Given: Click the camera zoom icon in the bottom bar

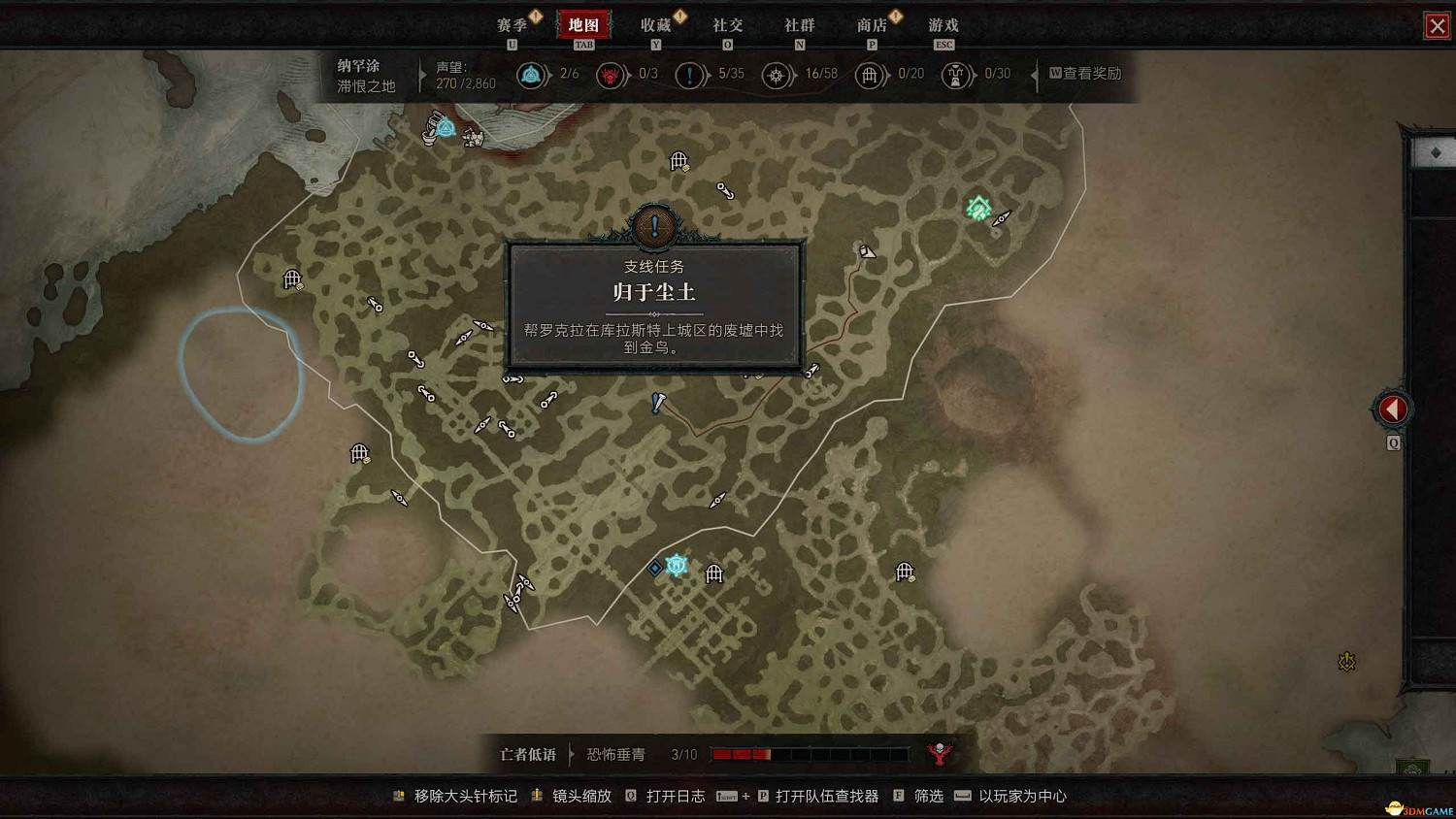Looking at the screenshot, I should click(537, 795).
